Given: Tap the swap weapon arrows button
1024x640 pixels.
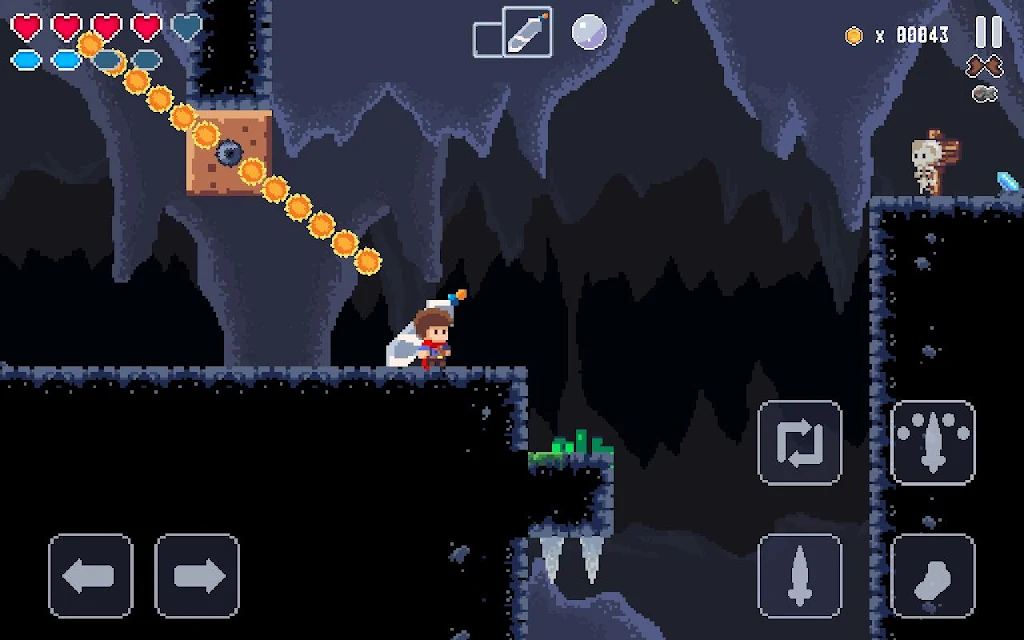Looking at the screenshot, I should click(x=800, y=443).
